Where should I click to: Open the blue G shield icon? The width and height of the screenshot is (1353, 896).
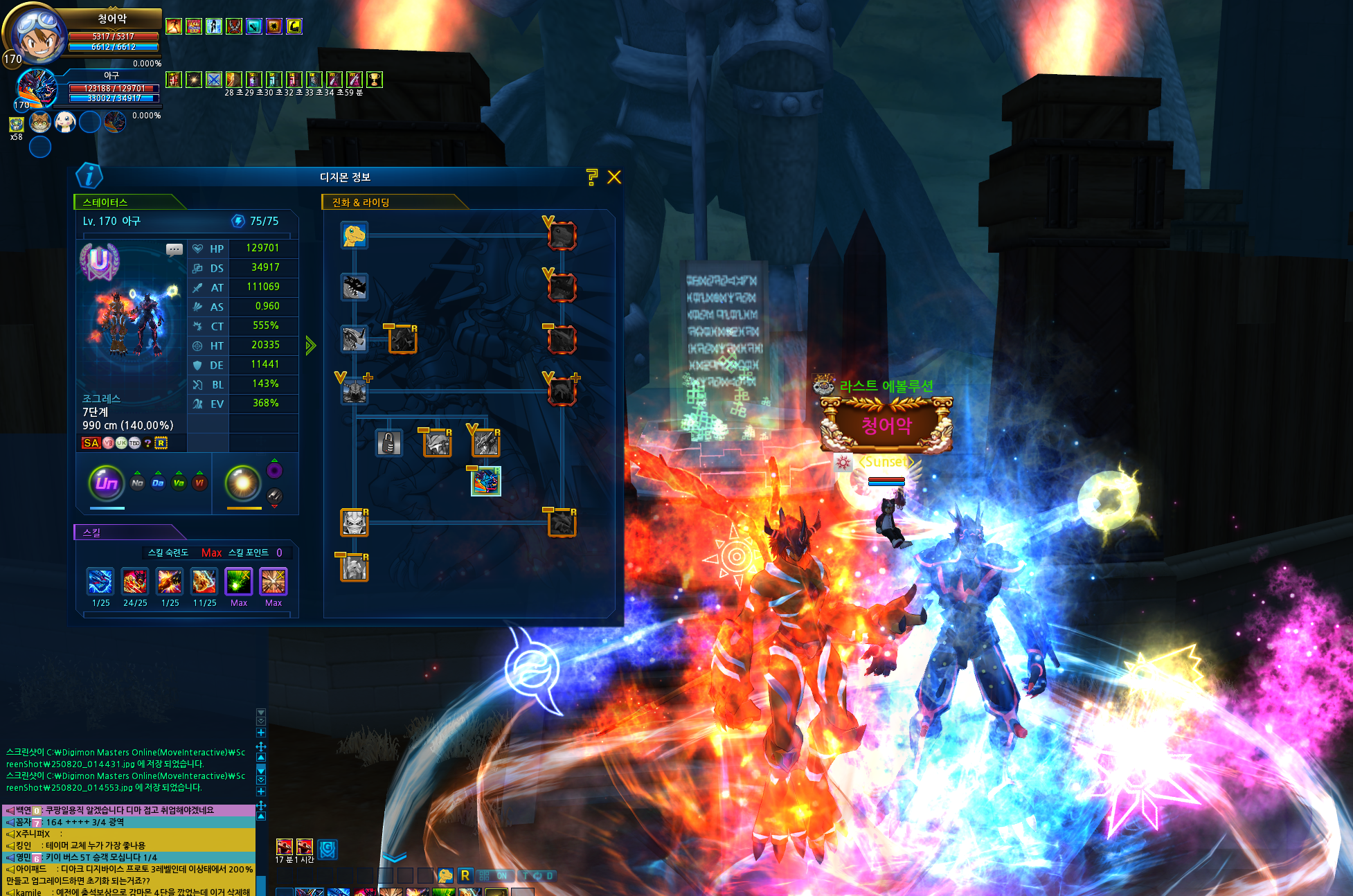click(x=328, y=848)
